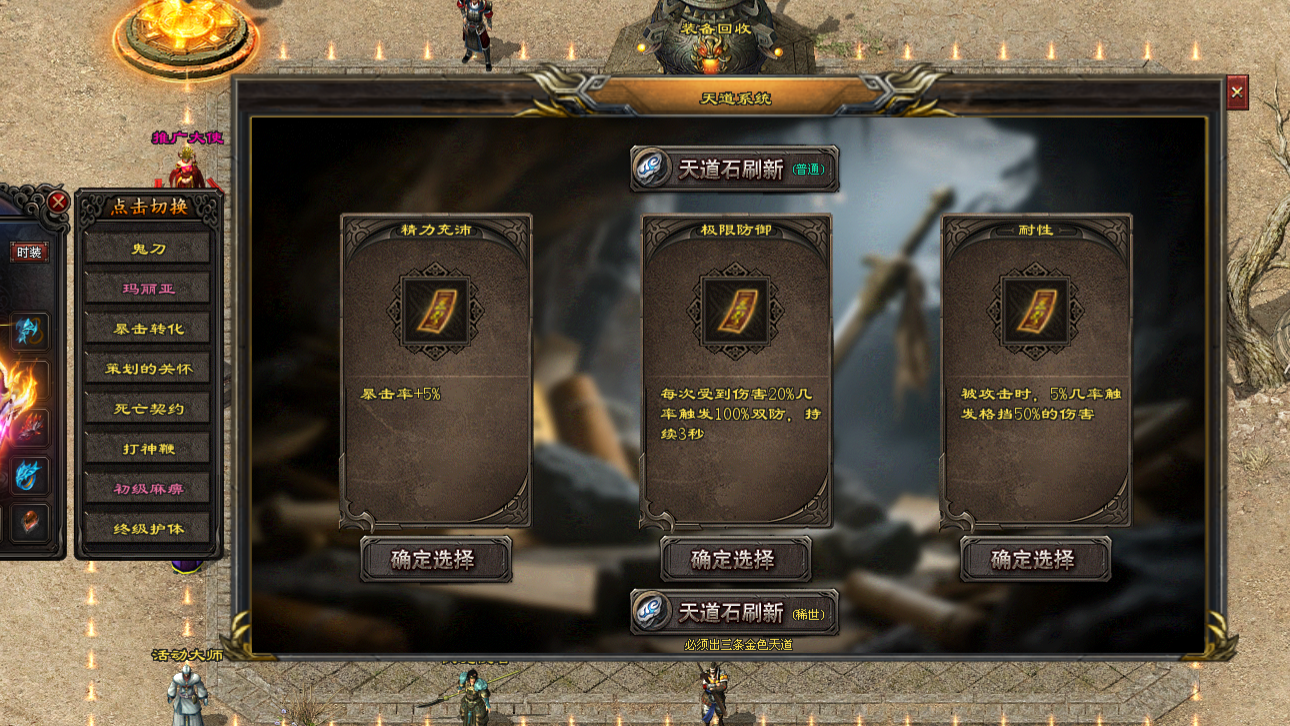This screenshot has width=1290, height=726.
Task: Confirm selection of the 耐性 card
Action: (1035, 559)
